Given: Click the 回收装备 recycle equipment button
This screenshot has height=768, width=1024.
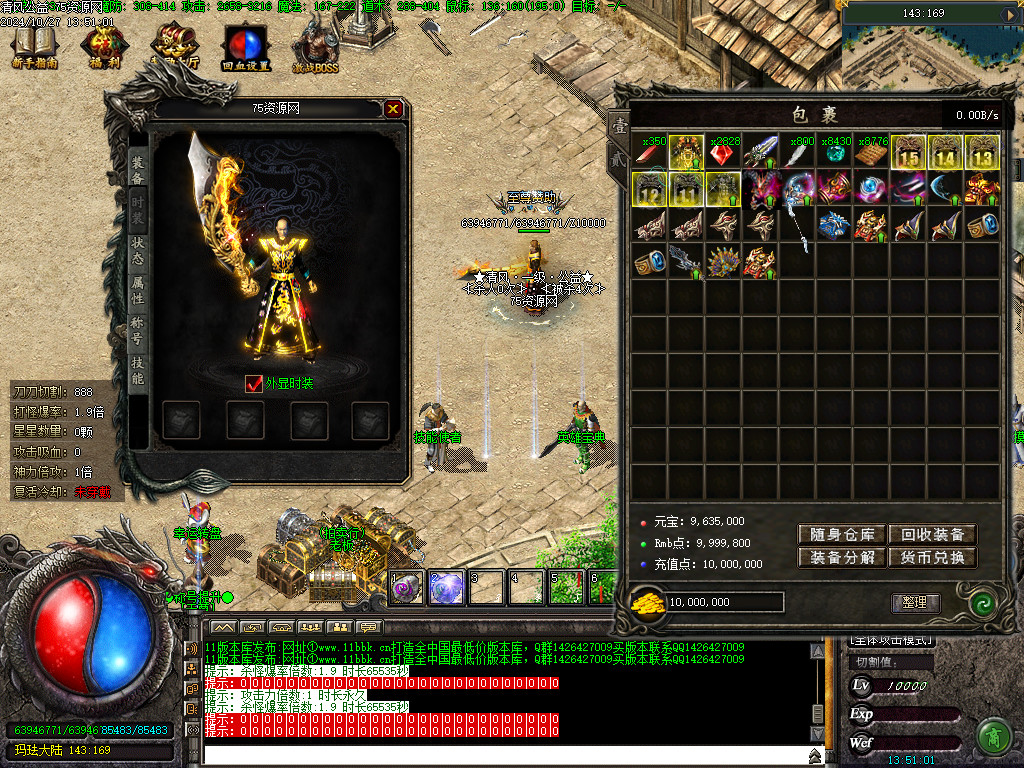Looking at the screenshot, I should pos(932,535).
